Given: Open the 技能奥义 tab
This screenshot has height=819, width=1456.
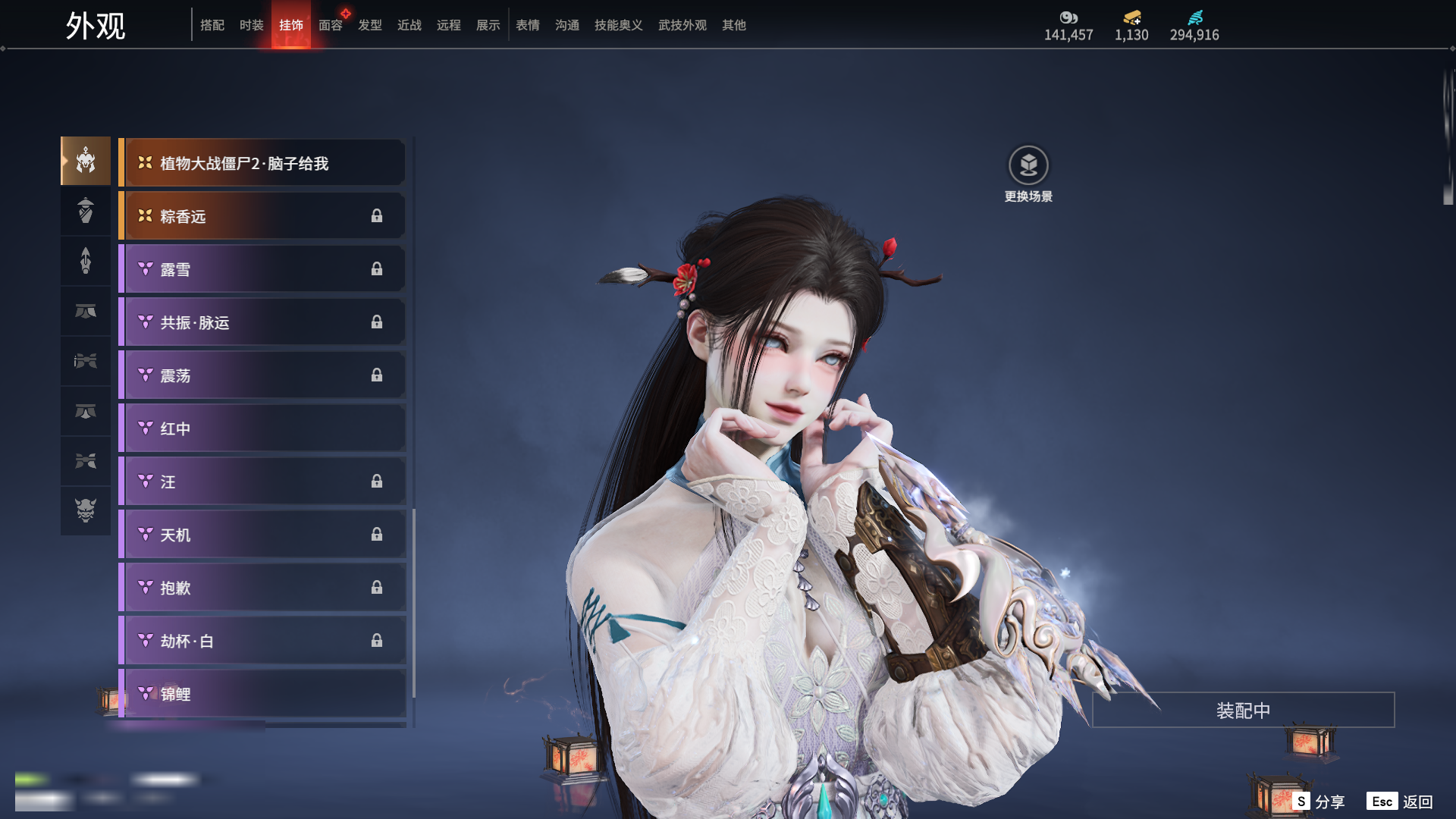Looking at the screenshot, I should (x=618, y=25).
